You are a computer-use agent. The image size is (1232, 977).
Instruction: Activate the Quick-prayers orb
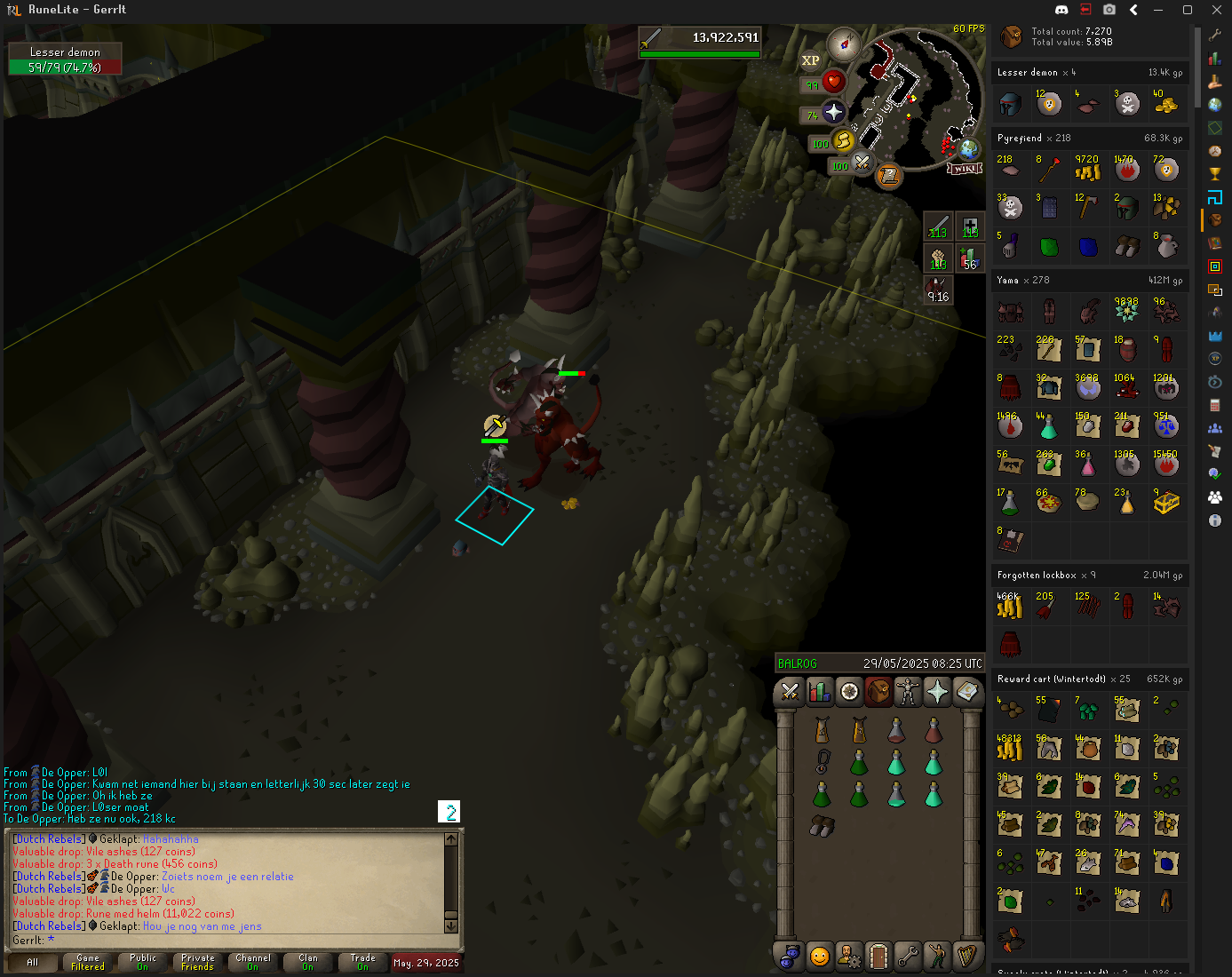tap(833, 112)
